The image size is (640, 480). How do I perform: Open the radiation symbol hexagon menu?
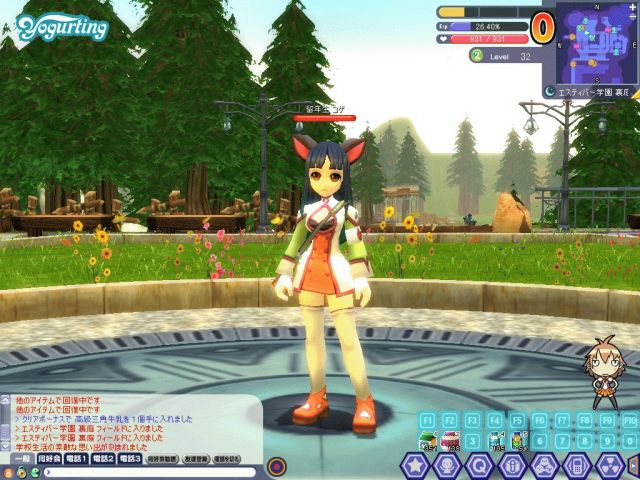pos(608,466)
